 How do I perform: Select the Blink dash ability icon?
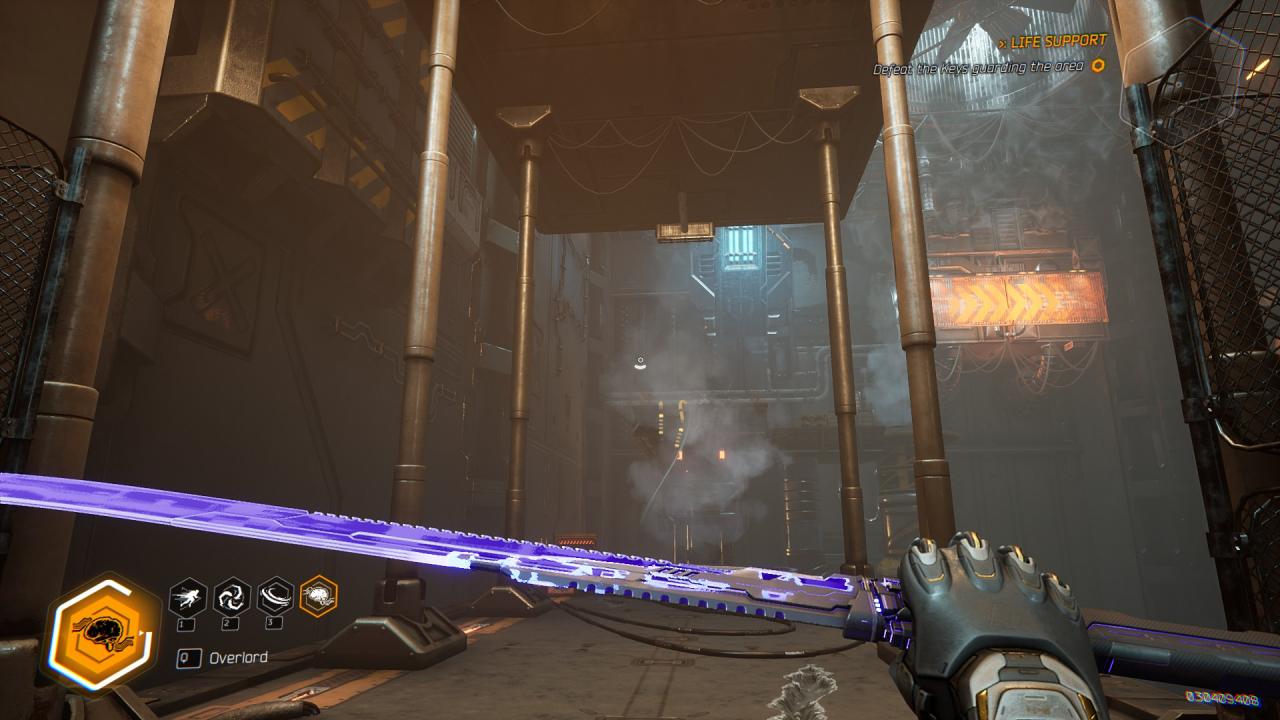coord(188,597)
